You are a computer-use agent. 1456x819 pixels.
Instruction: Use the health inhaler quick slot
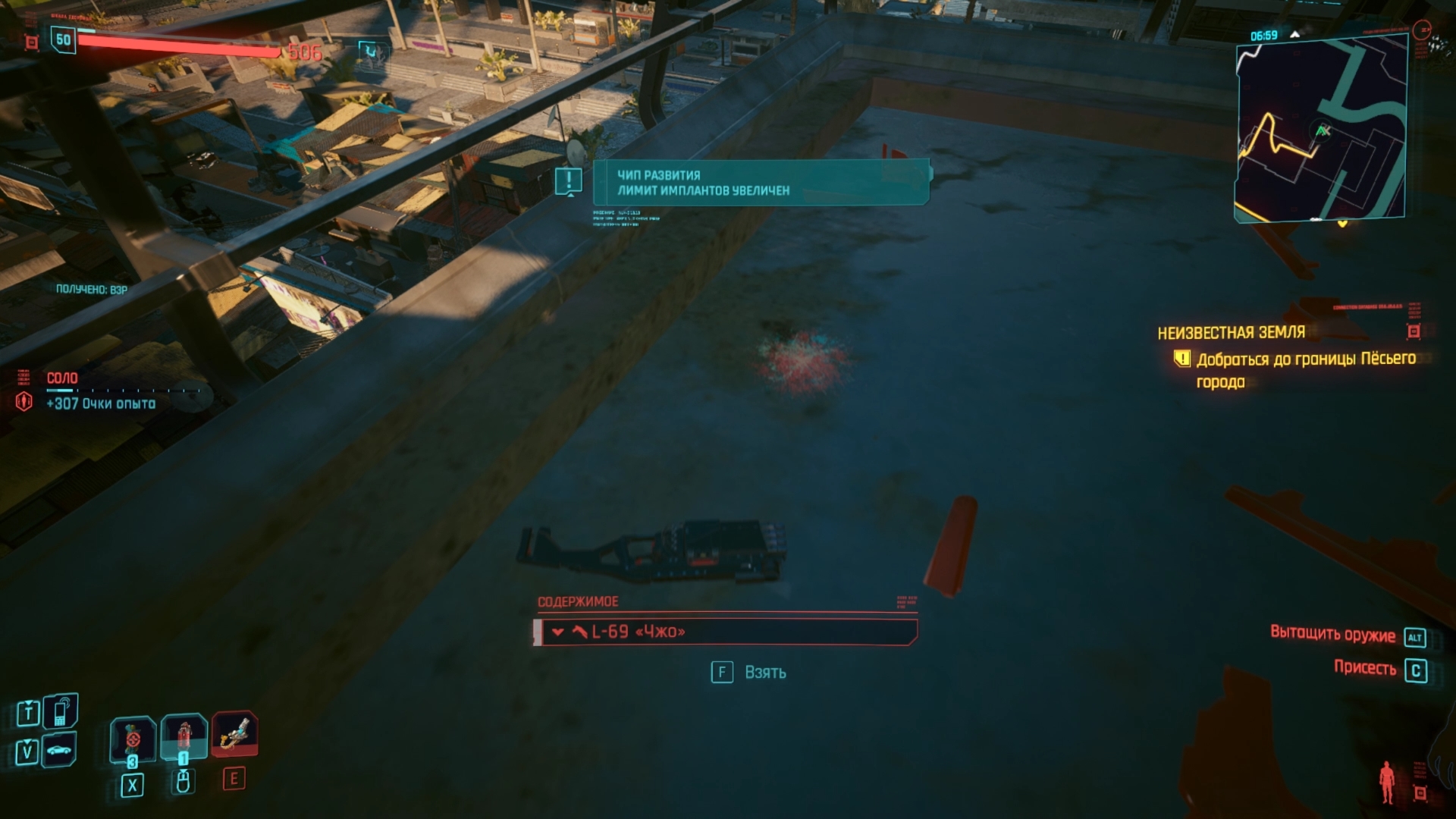point(184,736)
